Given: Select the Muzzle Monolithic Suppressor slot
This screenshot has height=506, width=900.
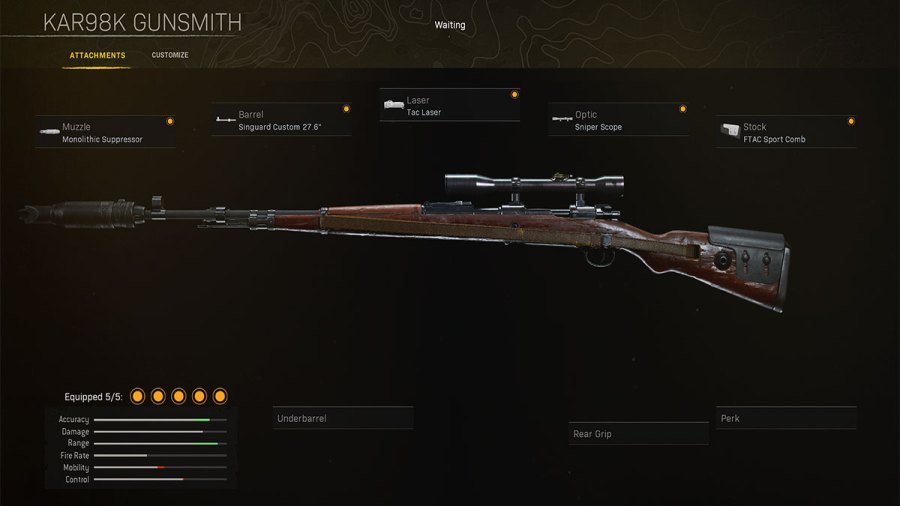Looking at the screenshot, I should tap(106, 133).
